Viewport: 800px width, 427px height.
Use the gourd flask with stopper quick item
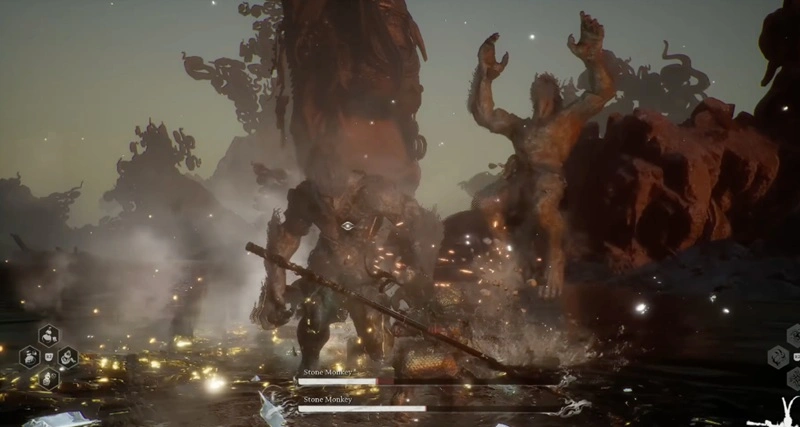pos(49,336)
